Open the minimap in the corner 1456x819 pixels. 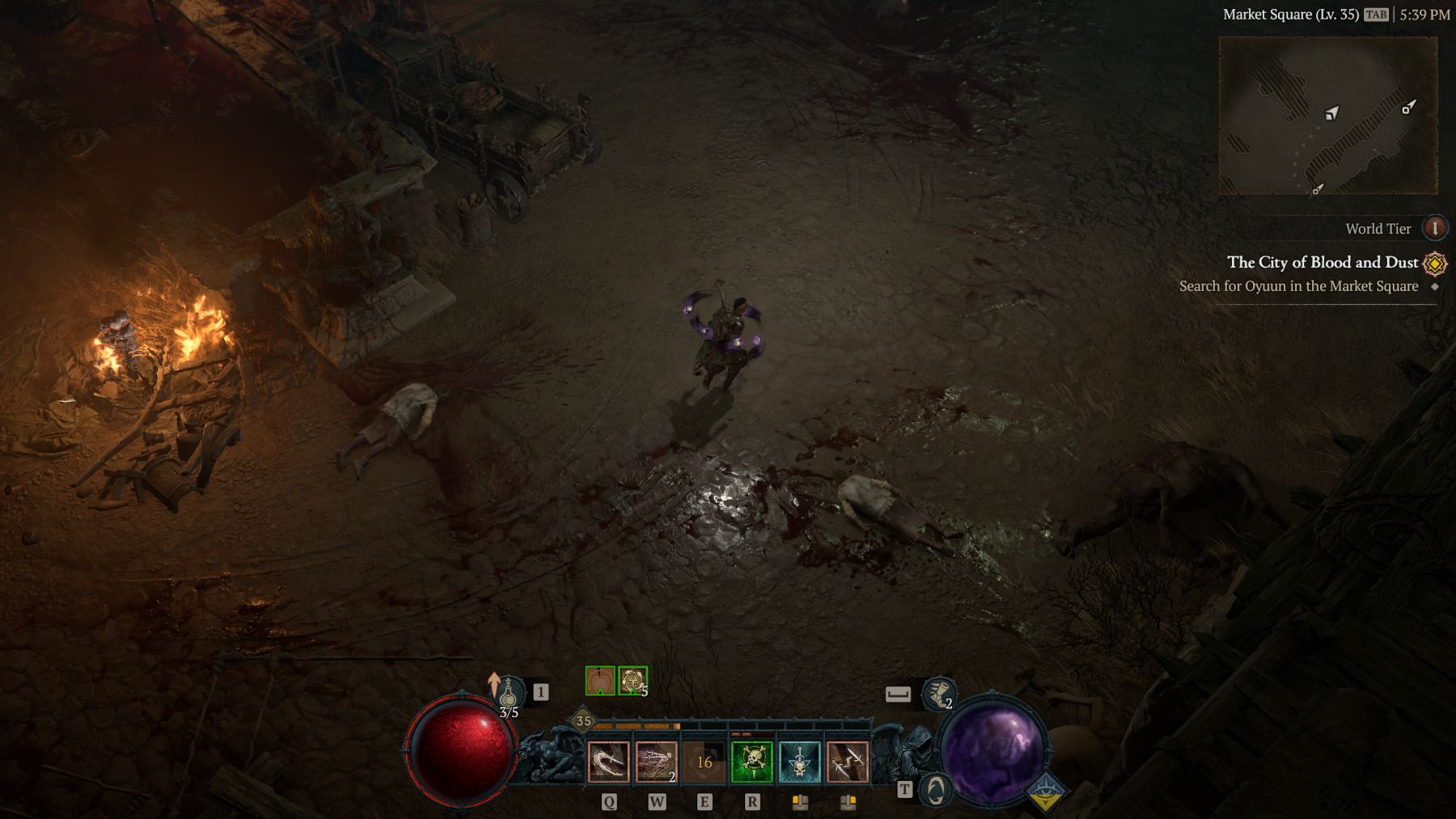click(x=1327, y=115)
